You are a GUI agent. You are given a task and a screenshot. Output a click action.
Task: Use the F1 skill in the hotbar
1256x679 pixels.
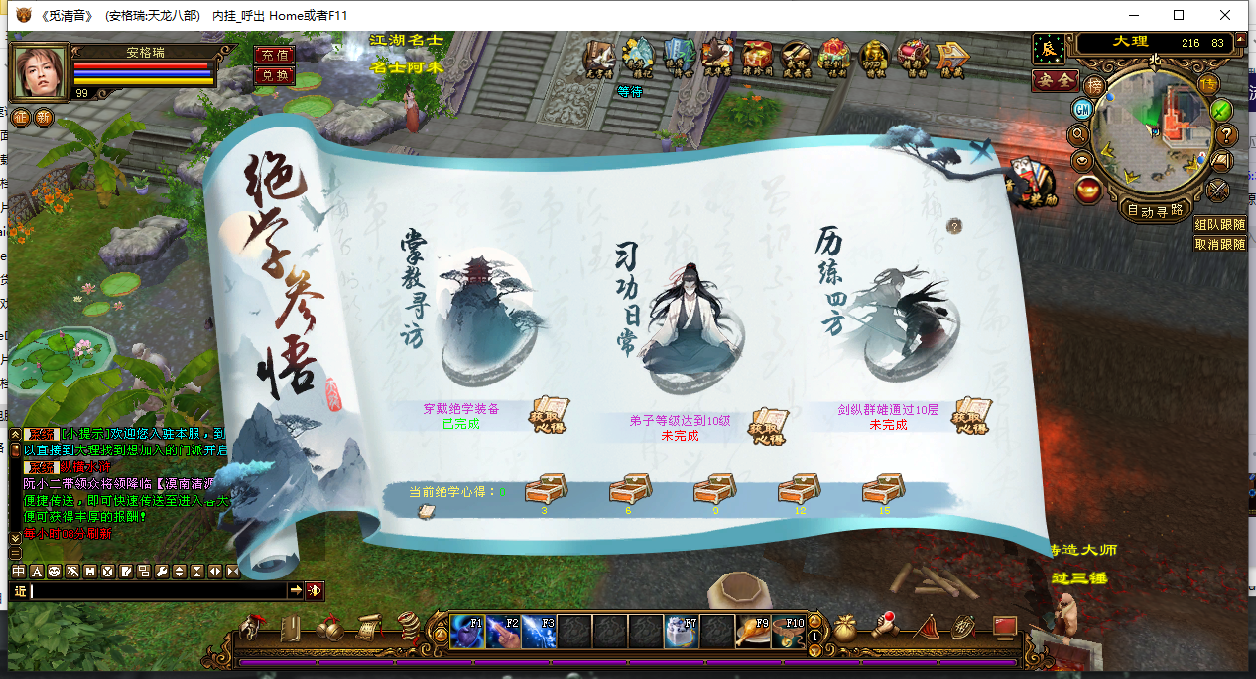click(x=467, y=632)
